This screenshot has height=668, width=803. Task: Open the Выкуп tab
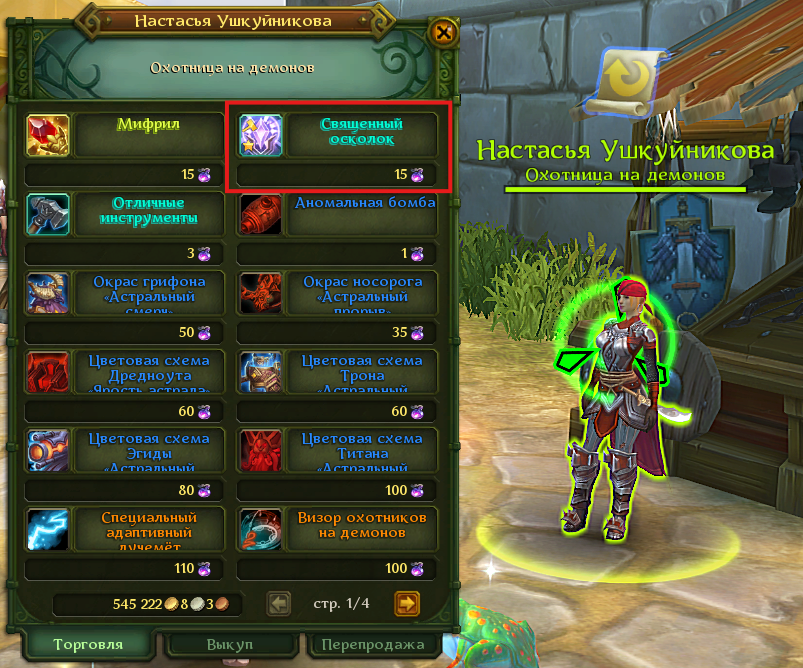click(232, 645)
